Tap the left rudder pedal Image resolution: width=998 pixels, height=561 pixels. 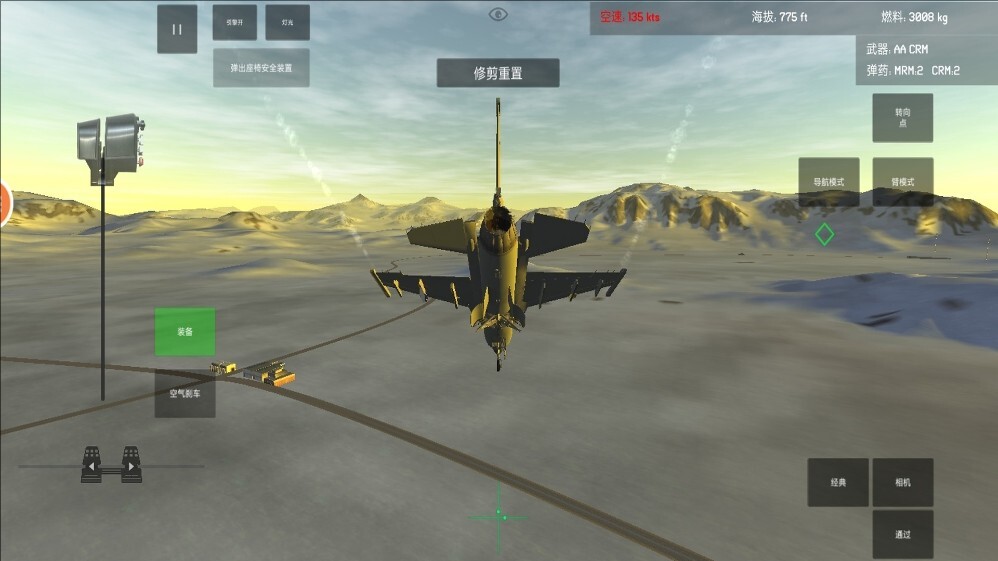(91, 465)
